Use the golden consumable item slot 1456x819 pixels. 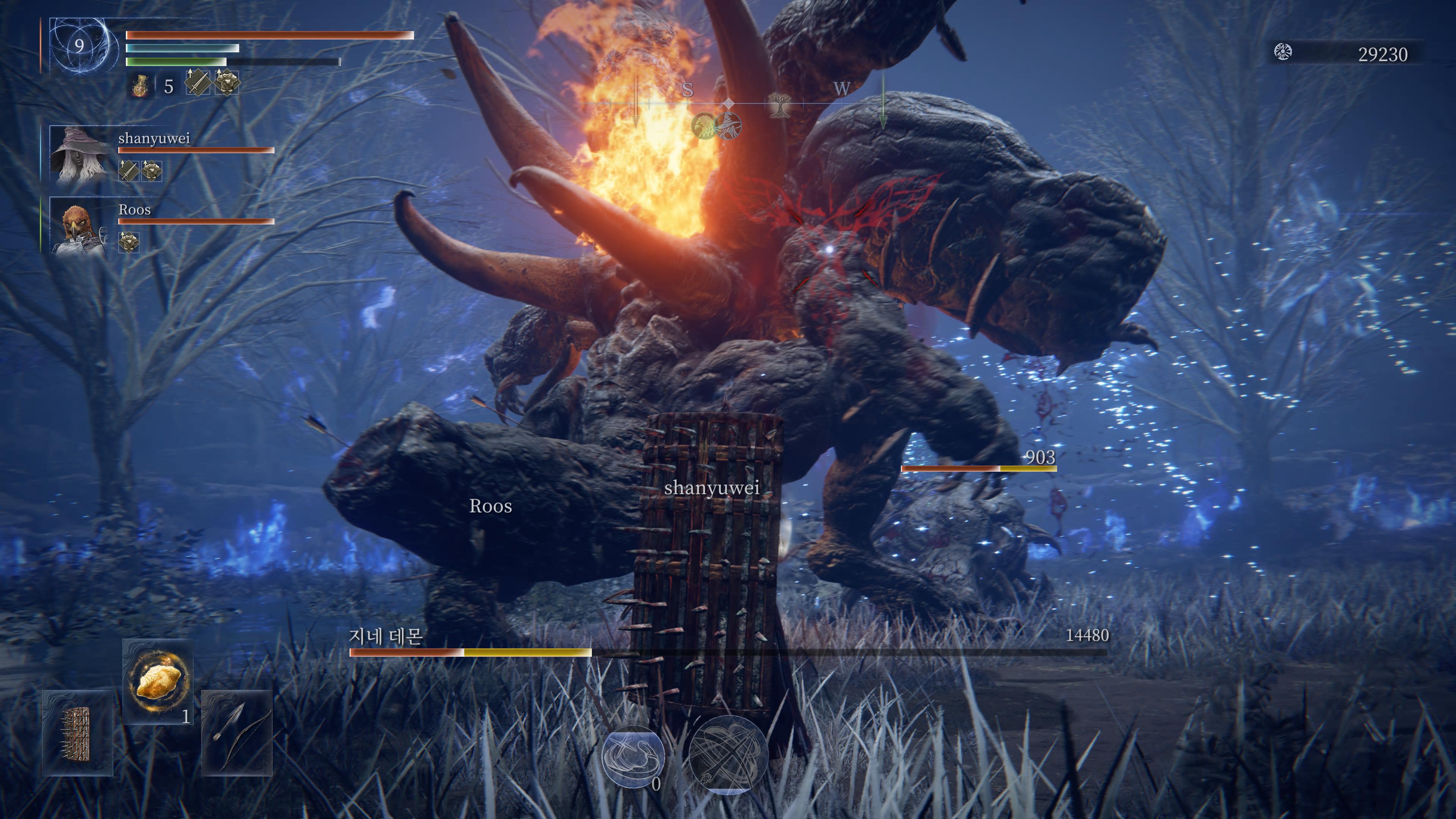coord(158,681)
